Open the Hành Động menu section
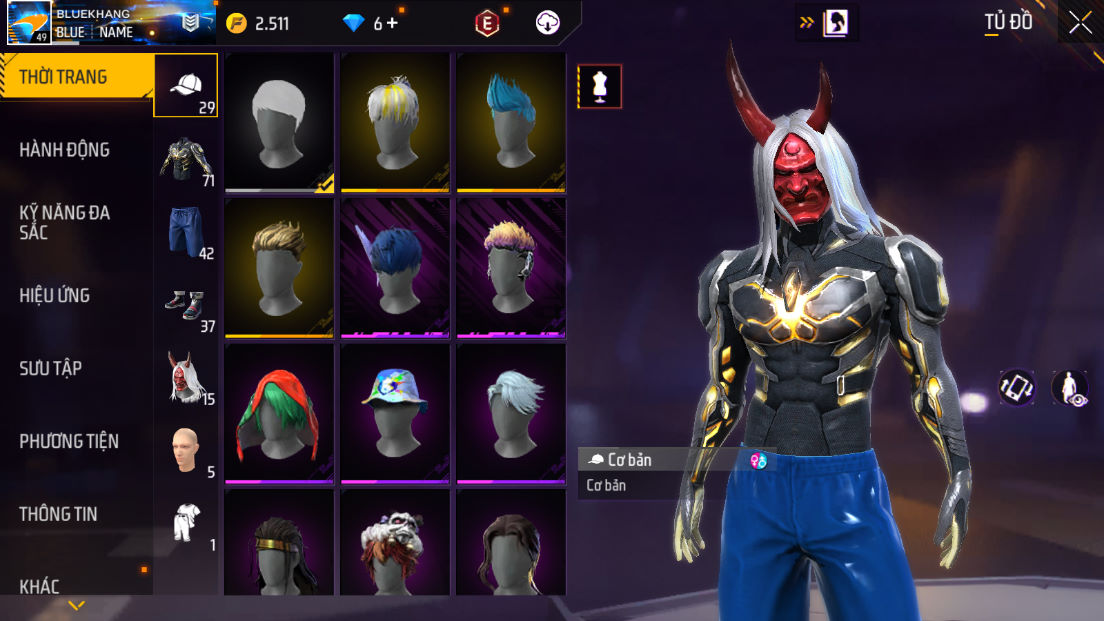1104x621 pixels. point(65,150)
